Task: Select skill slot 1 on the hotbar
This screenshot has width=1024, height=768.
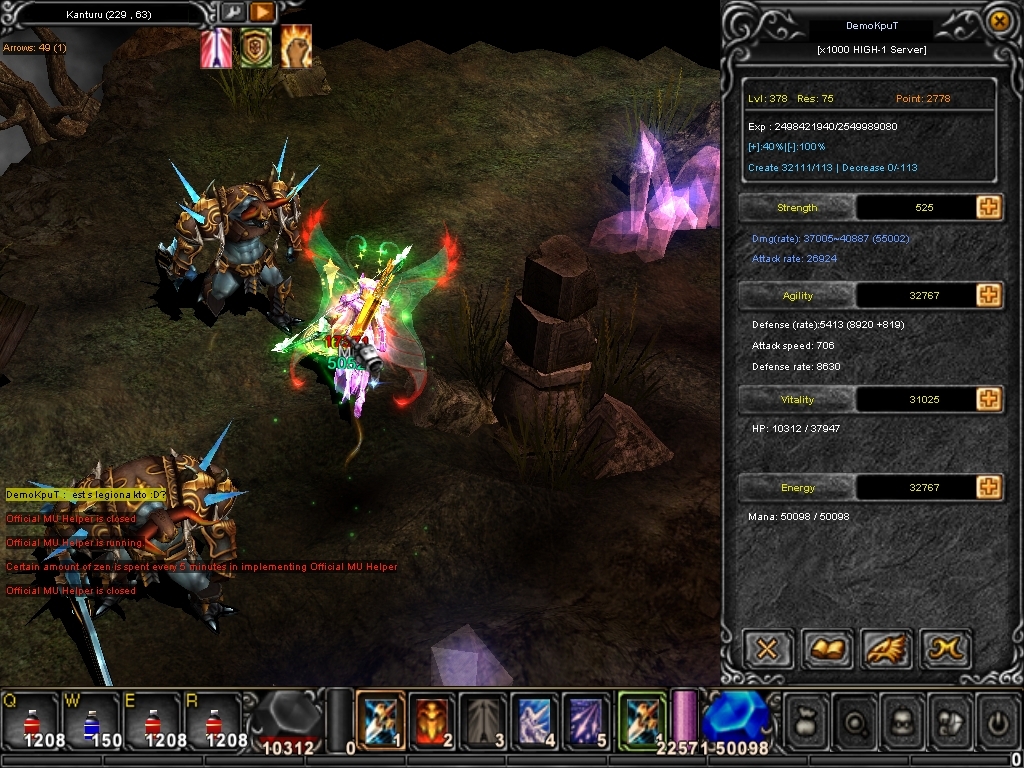Action: point(380,718)
